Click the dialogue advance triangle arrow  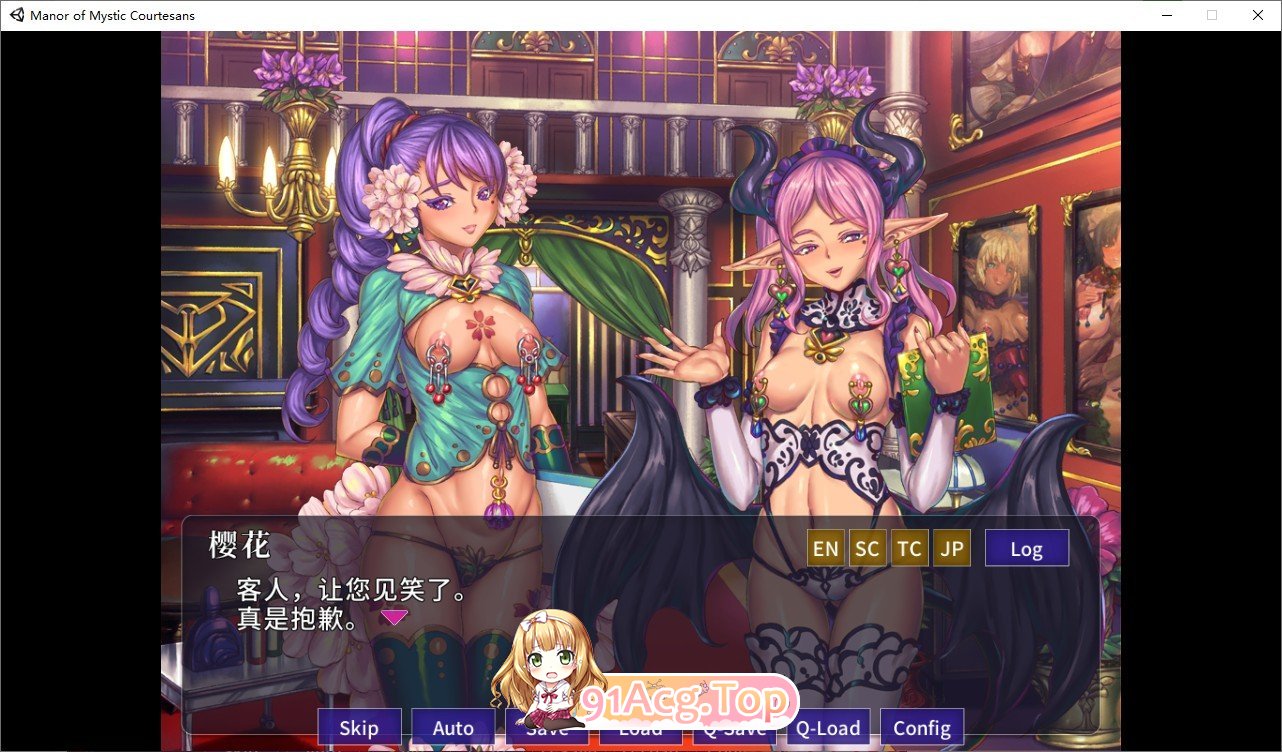click(x=393, y=617)
